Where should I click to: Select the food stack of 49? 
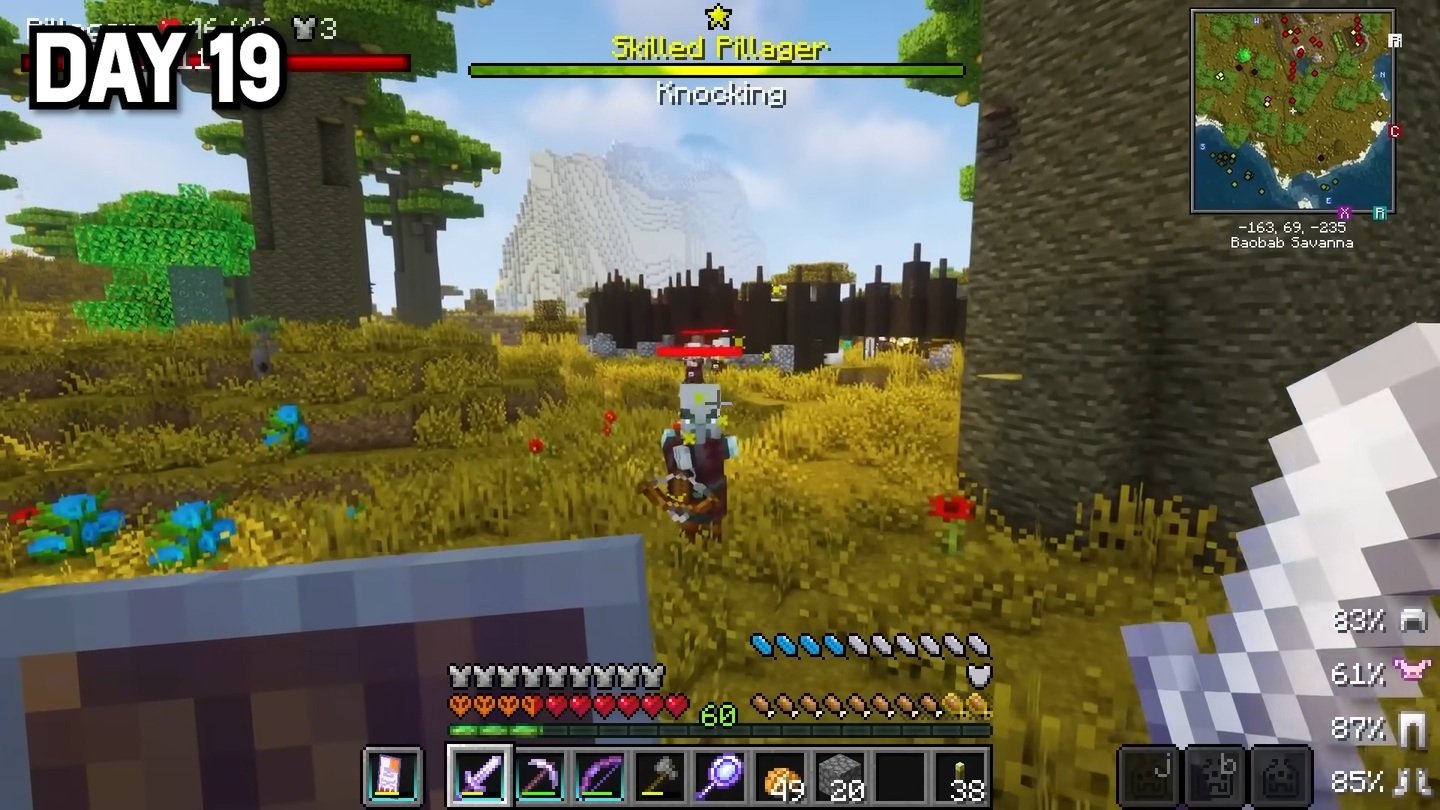click(780, 776)
